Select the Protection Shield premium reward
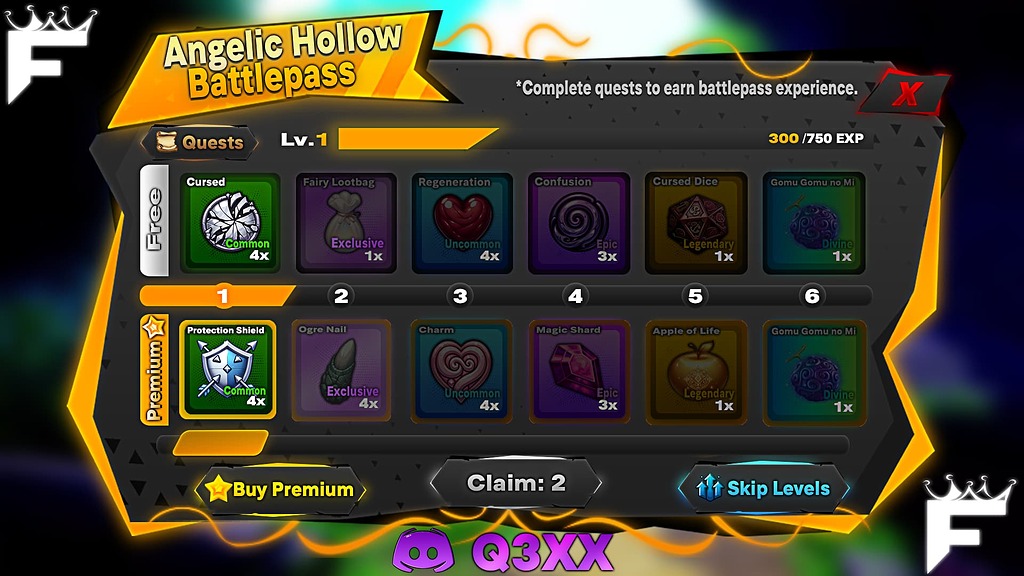Image resolution: width=1024 pixels, height=576 pixels. click(x=227, y=370)
